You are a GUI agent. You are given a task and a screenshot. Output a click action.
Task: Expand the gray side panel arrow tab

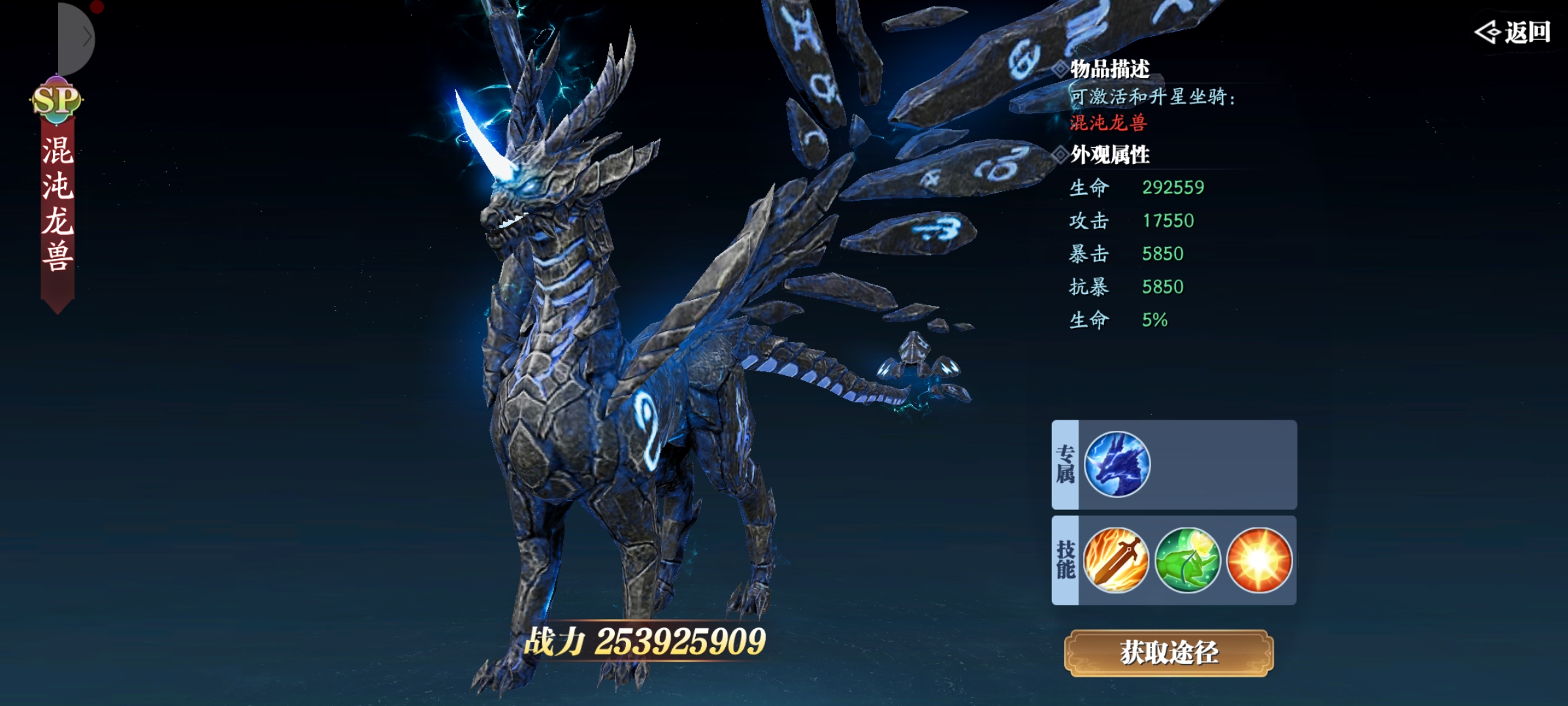point(78,38)
